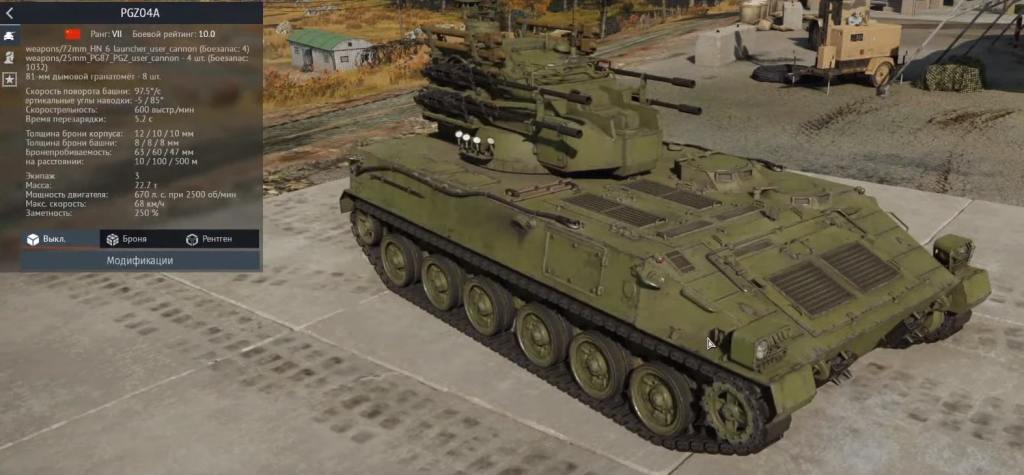Switch to the Броня armor view
The height and width of the screenshot is (475, 1024).
coord(126,240)
